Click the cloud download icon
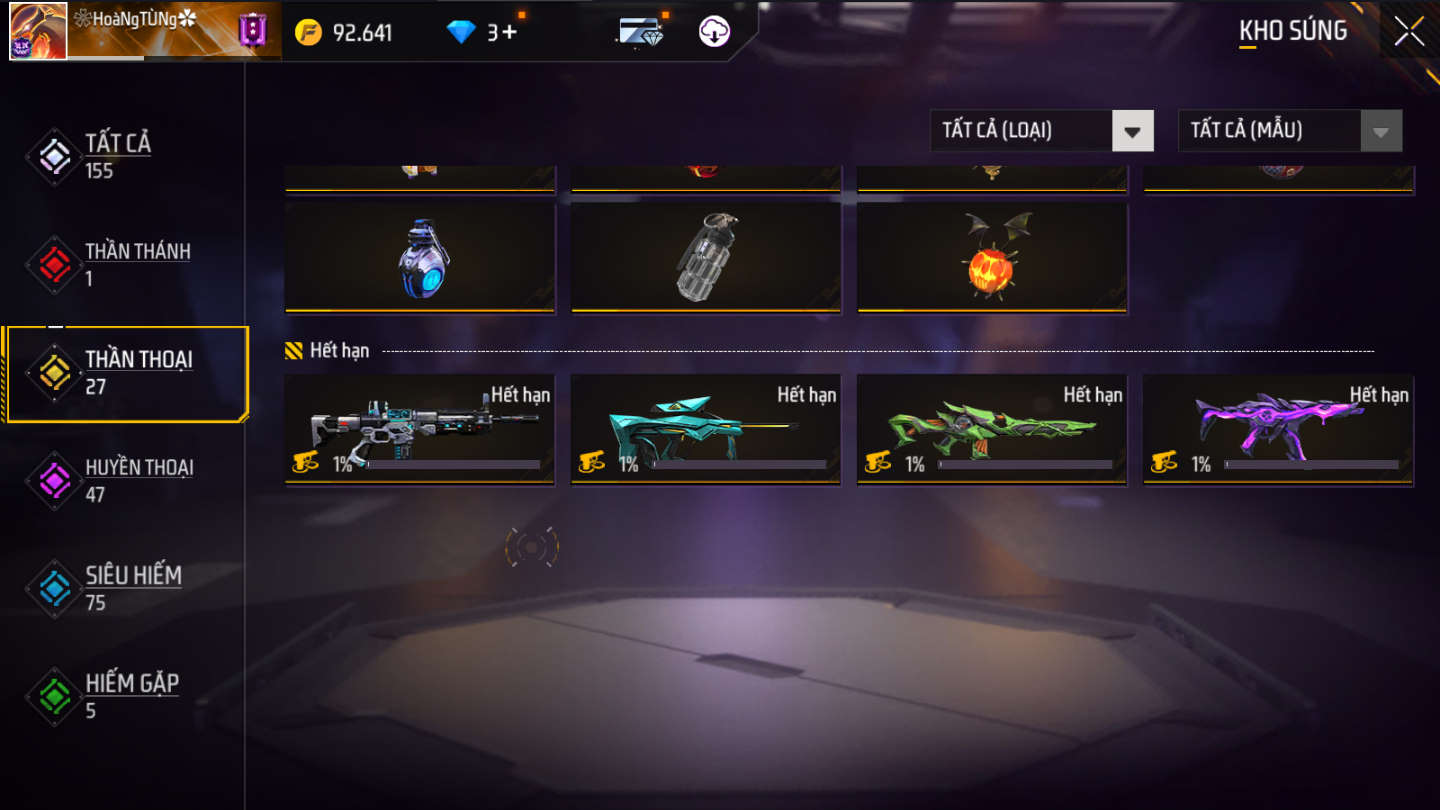This screenshot has width=1440, height=810. 714,32
